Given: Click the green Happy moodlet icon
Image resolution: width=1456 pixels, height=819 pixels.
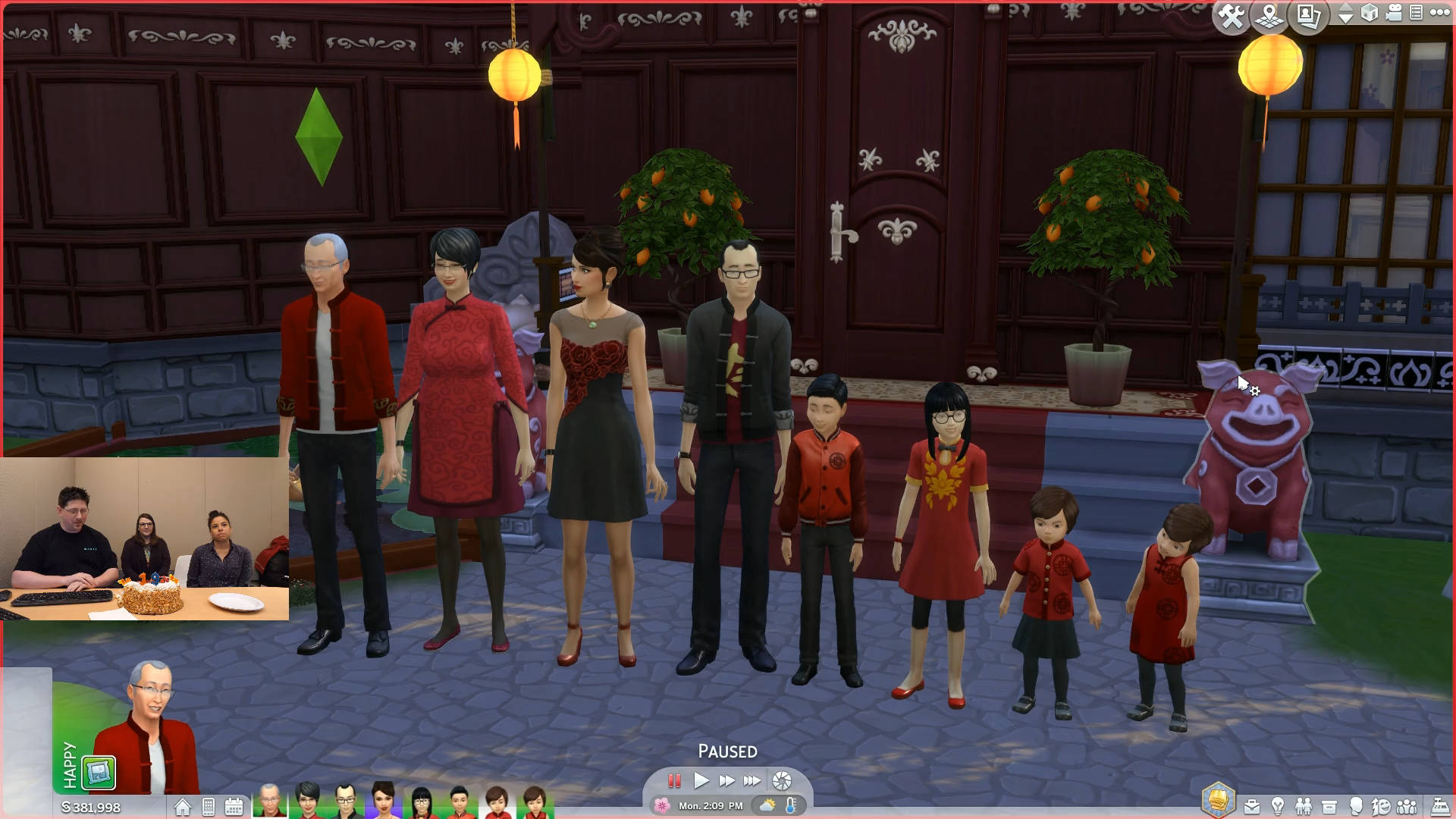Looking at the screenshot, I should pyautogui.click(x=99, y=773).
